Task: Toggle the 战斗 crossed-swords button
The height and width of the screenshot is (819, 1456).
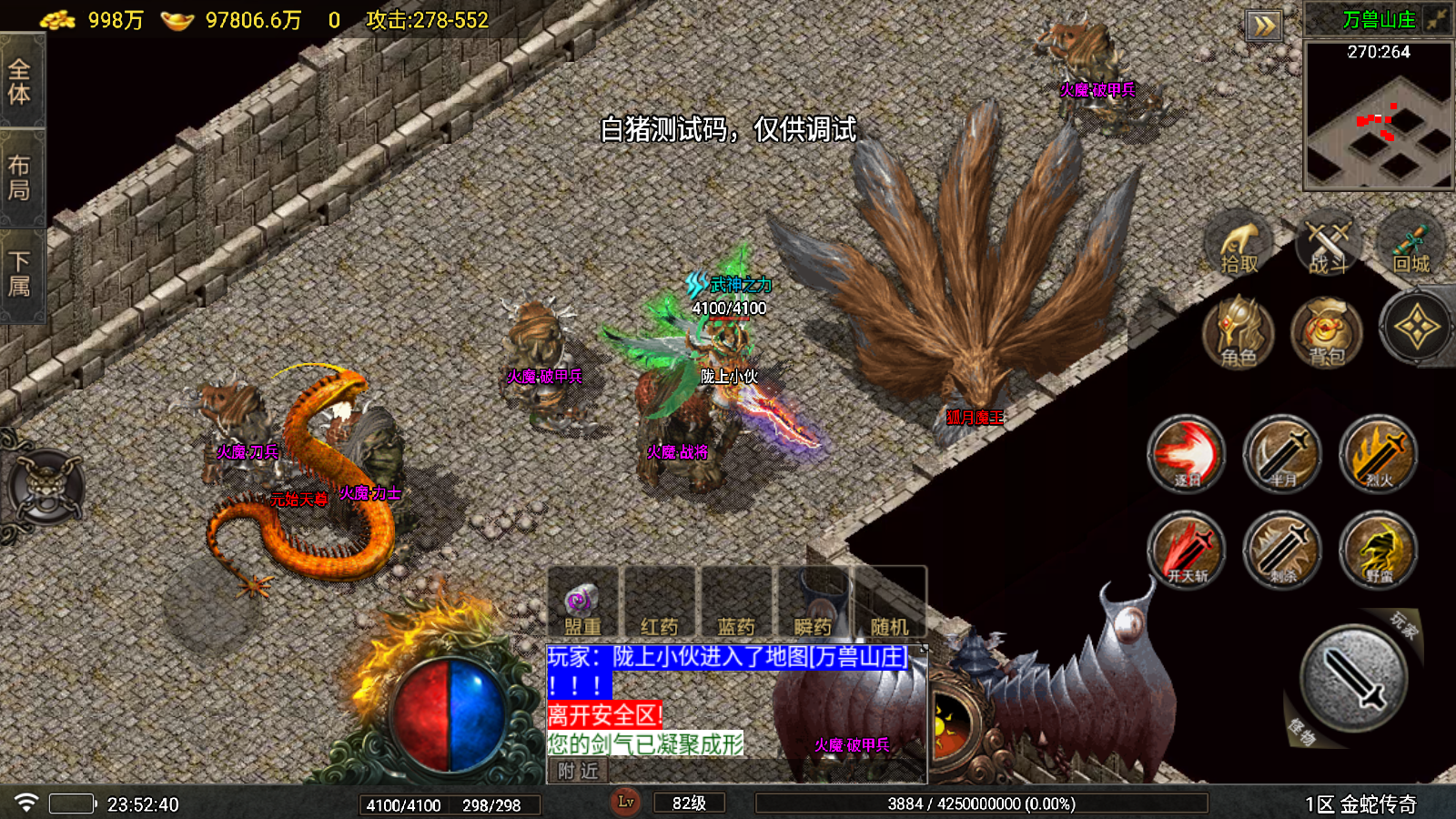Action: [1328, 246]
